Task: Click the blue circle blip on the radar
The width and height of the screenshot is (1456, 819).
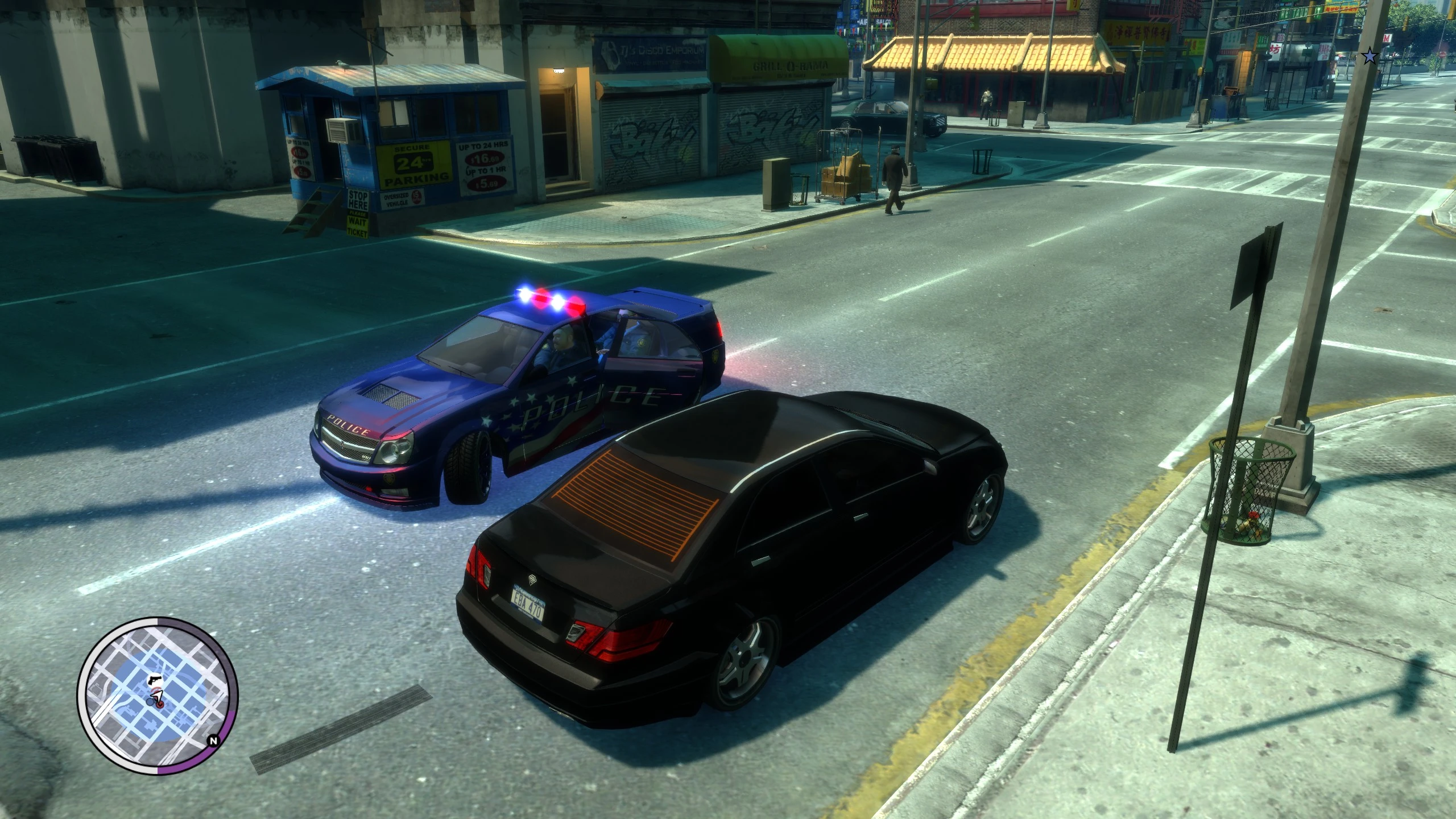Action: tap(150, 701)
